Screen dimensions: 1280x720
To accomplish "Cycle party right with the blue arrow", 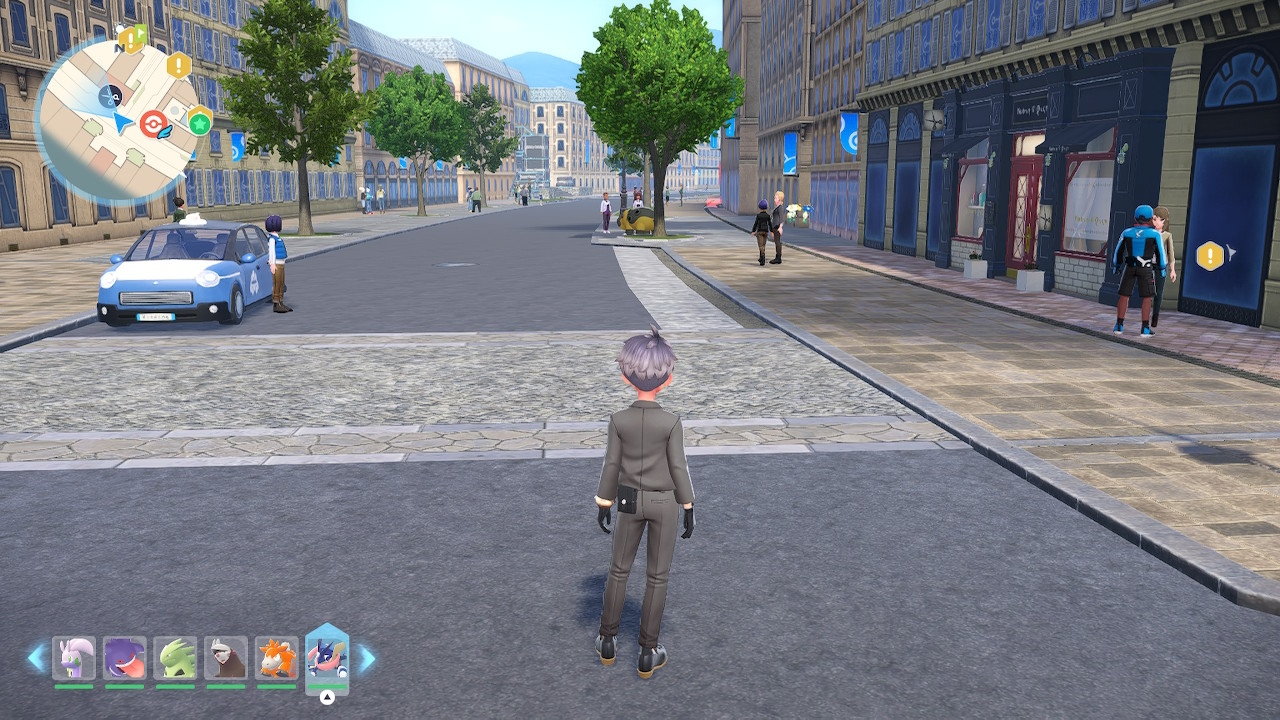I will point(366,658).
